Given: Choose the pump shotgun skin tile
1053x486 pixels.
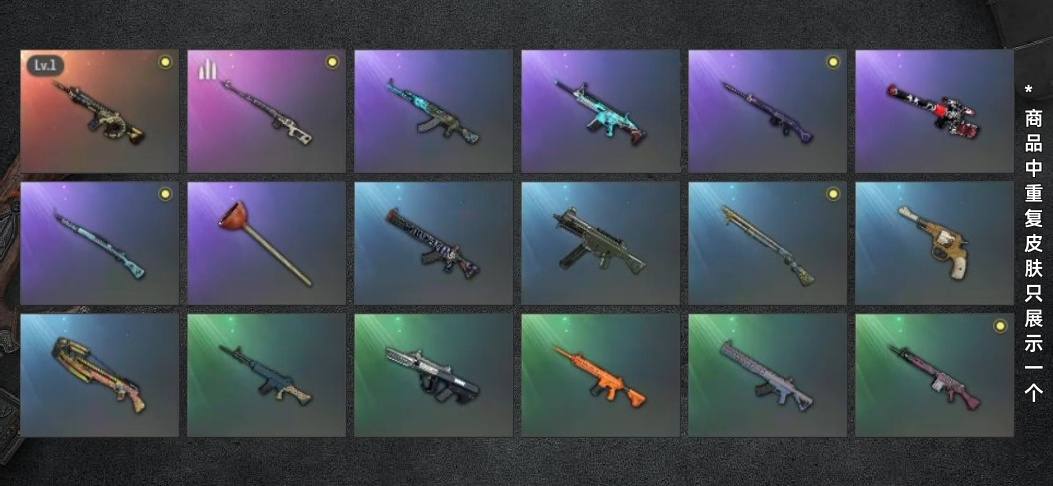Looking at the screenshot, I should coord(767,243).
